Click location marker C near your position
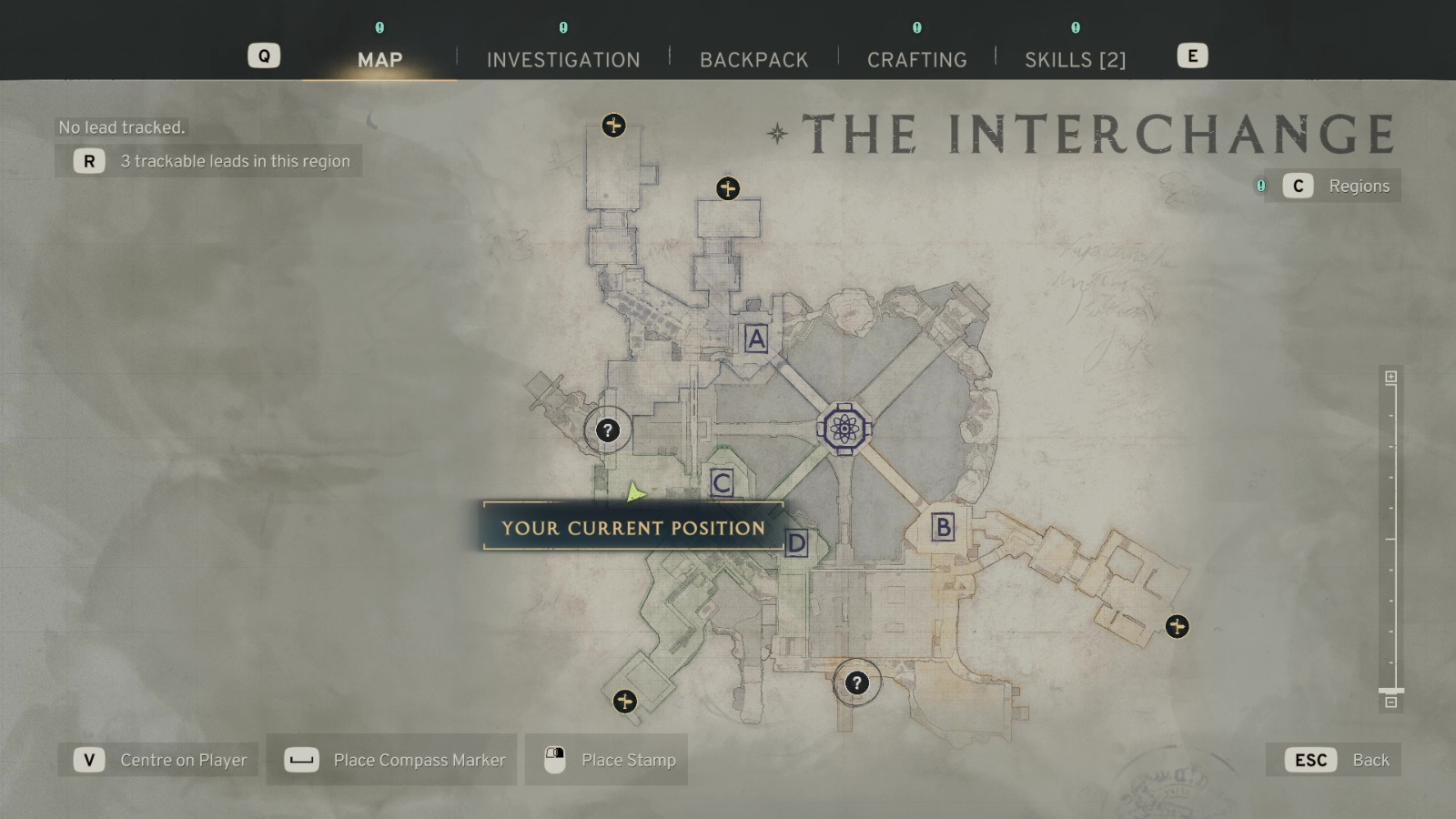Viewport: 1456px width, 819px height. tap(722, 483)
